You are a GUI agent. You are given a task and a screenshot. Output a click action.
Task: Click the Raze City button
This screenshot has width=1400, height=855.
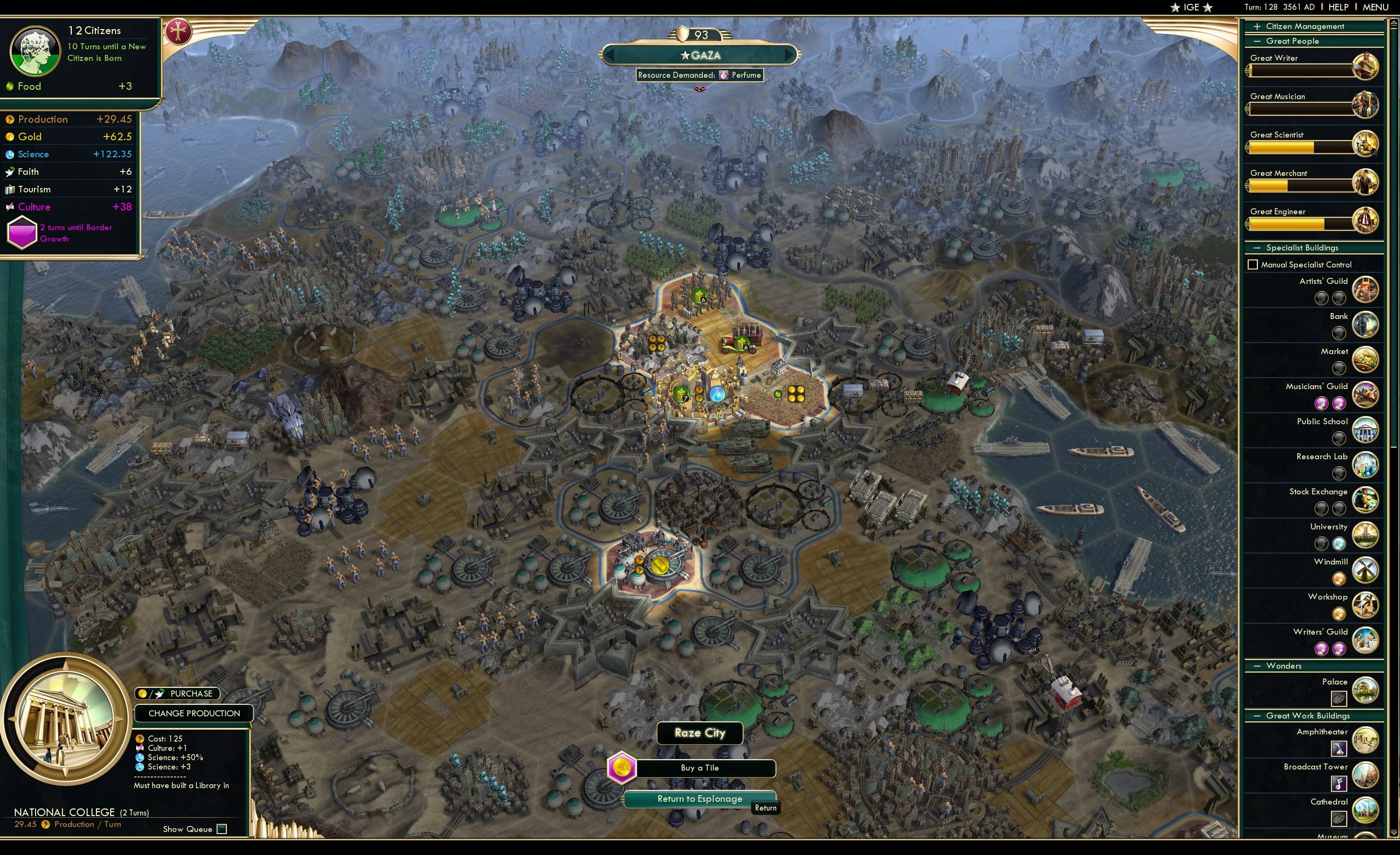pyautogui.click(x=699, y=733)
